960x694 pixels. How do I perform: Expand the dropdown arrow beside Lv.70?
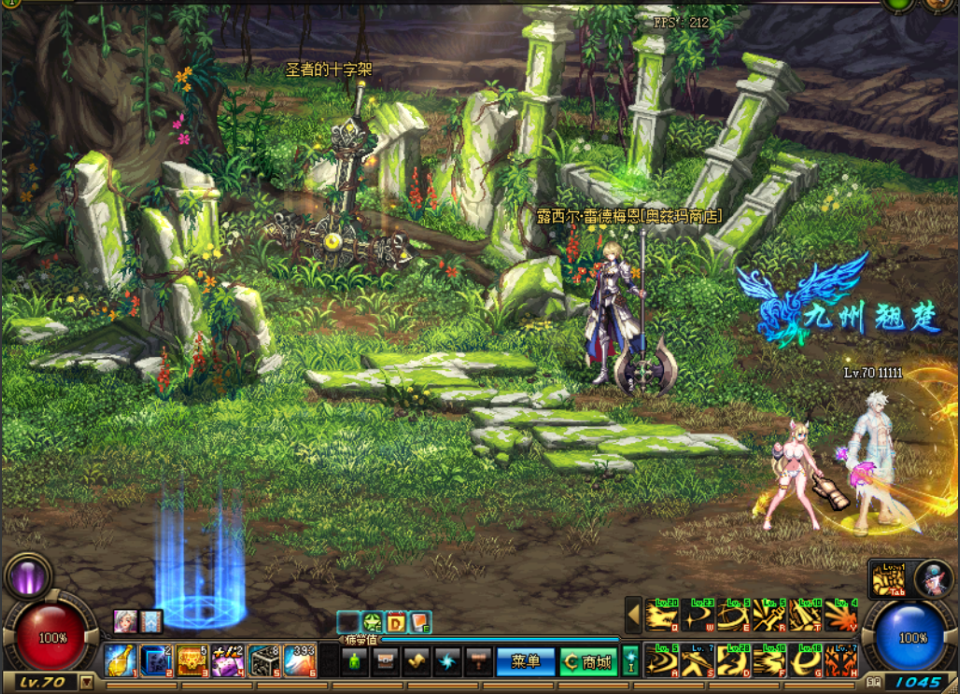click(x=87, y=682)
